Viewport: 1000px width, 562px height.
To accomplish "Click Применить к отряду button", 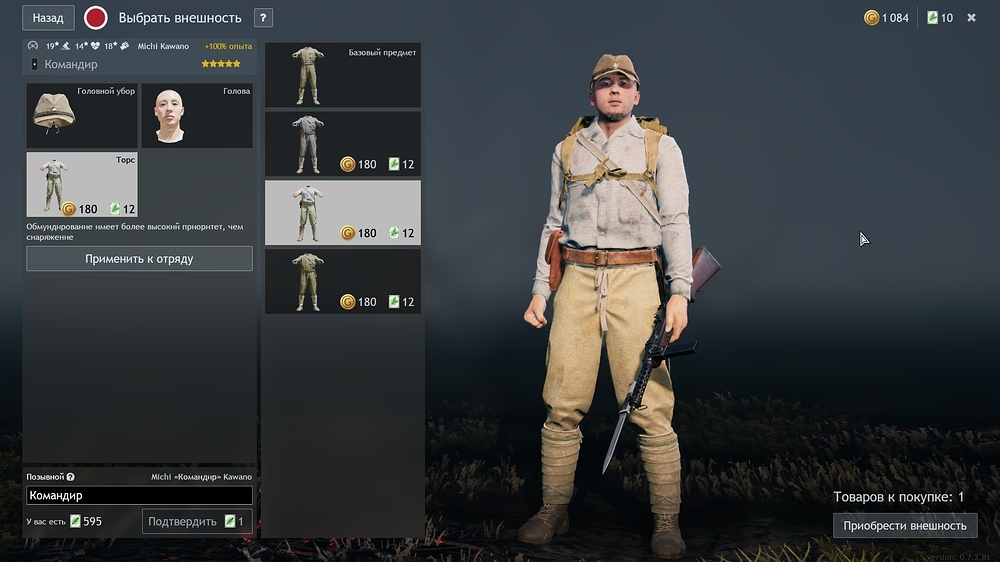I will coord(139,259).
